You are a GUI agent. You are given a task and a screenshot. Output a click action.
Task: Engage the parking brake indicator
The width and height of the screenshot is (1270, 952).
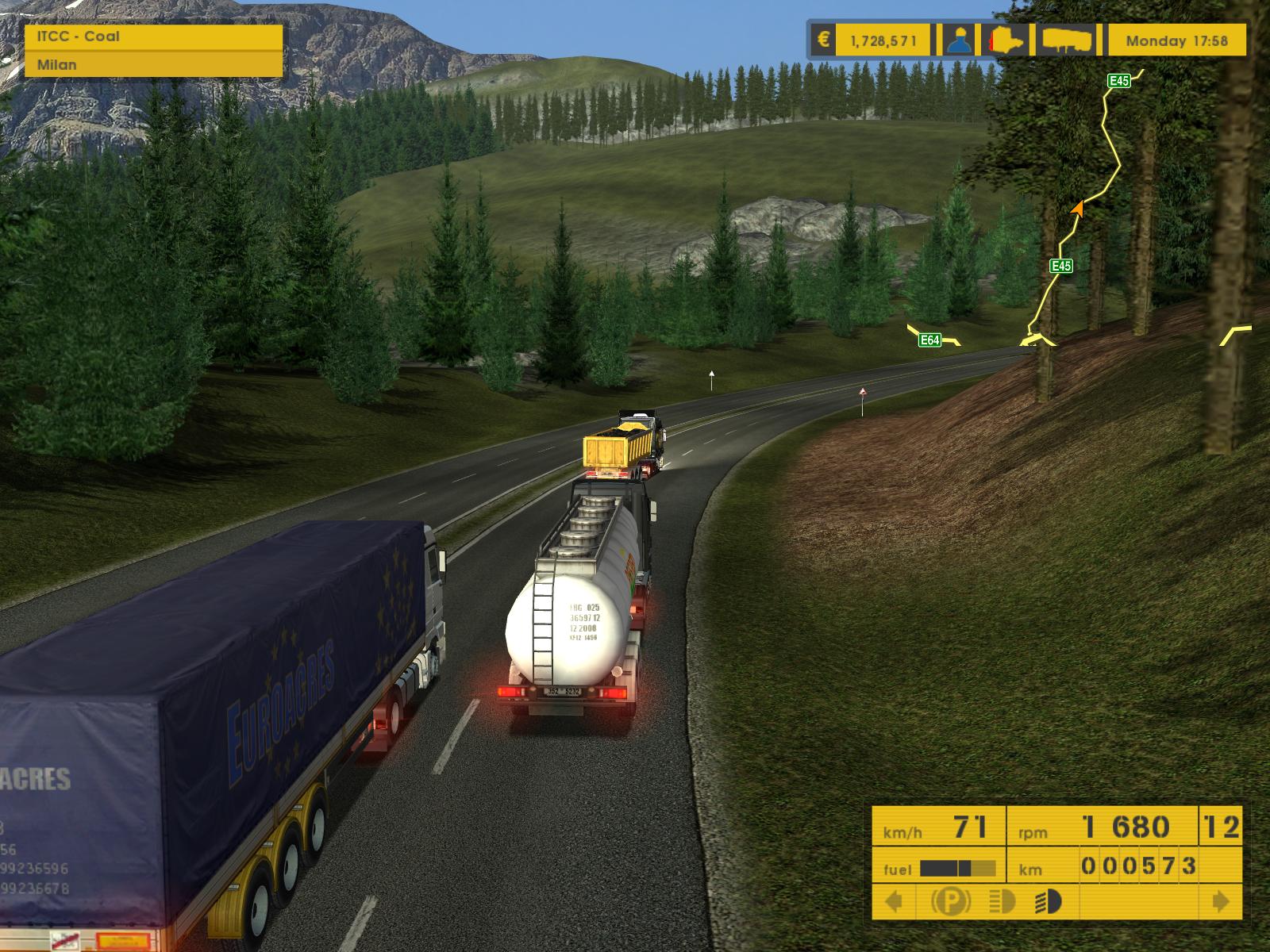click(950, 901)
